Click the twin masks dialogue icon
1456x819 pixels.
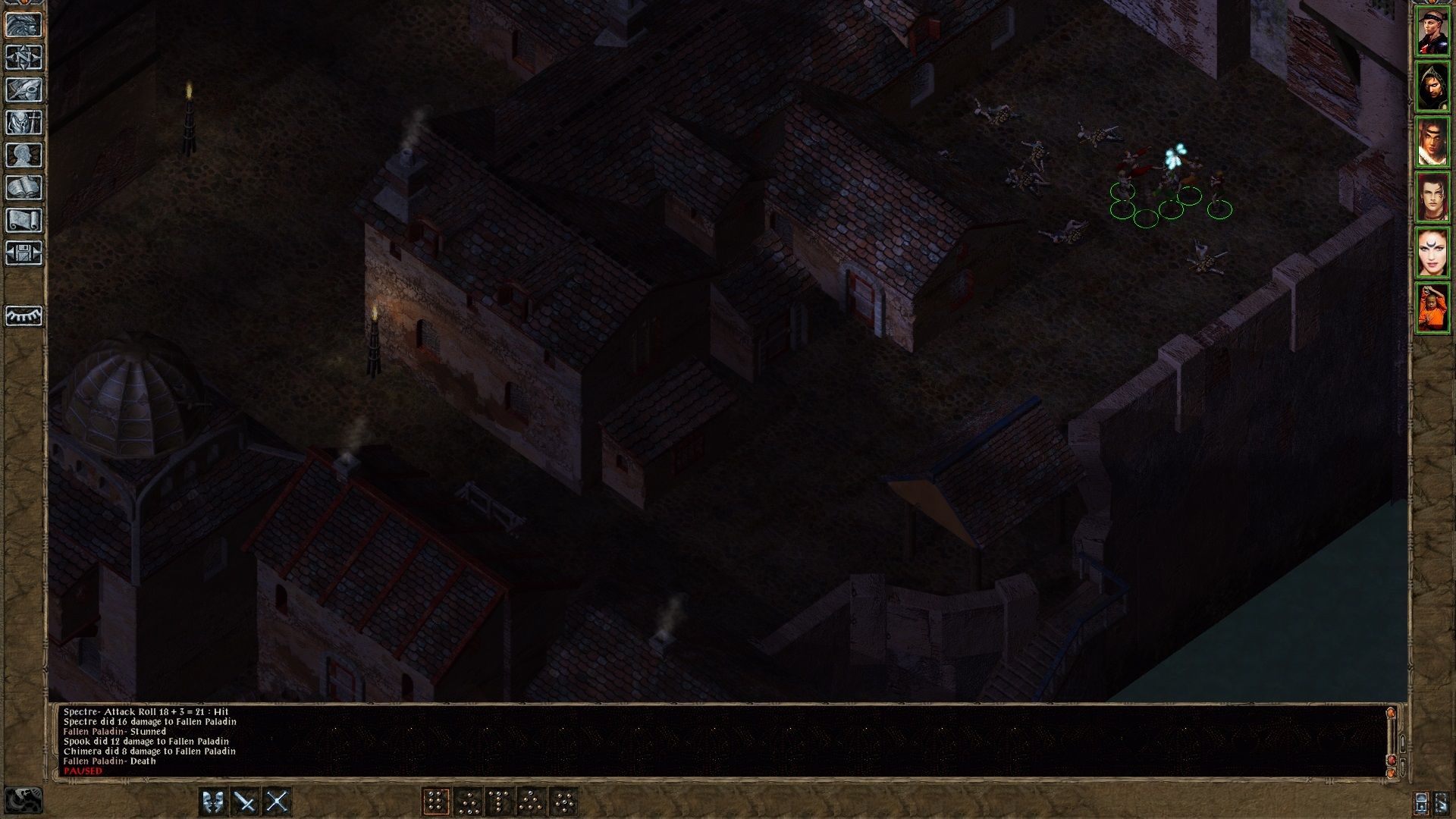click(x=213, y=801)
